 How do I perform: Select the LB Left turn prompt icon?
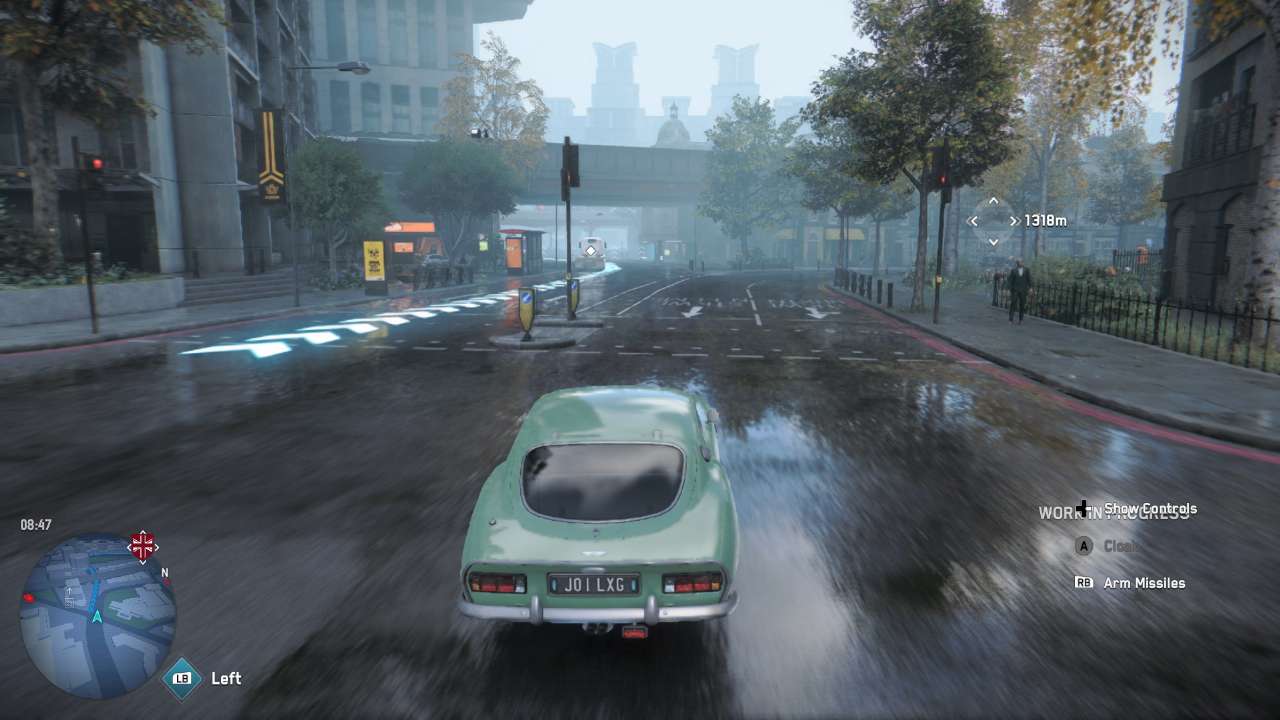coord(181,677)
